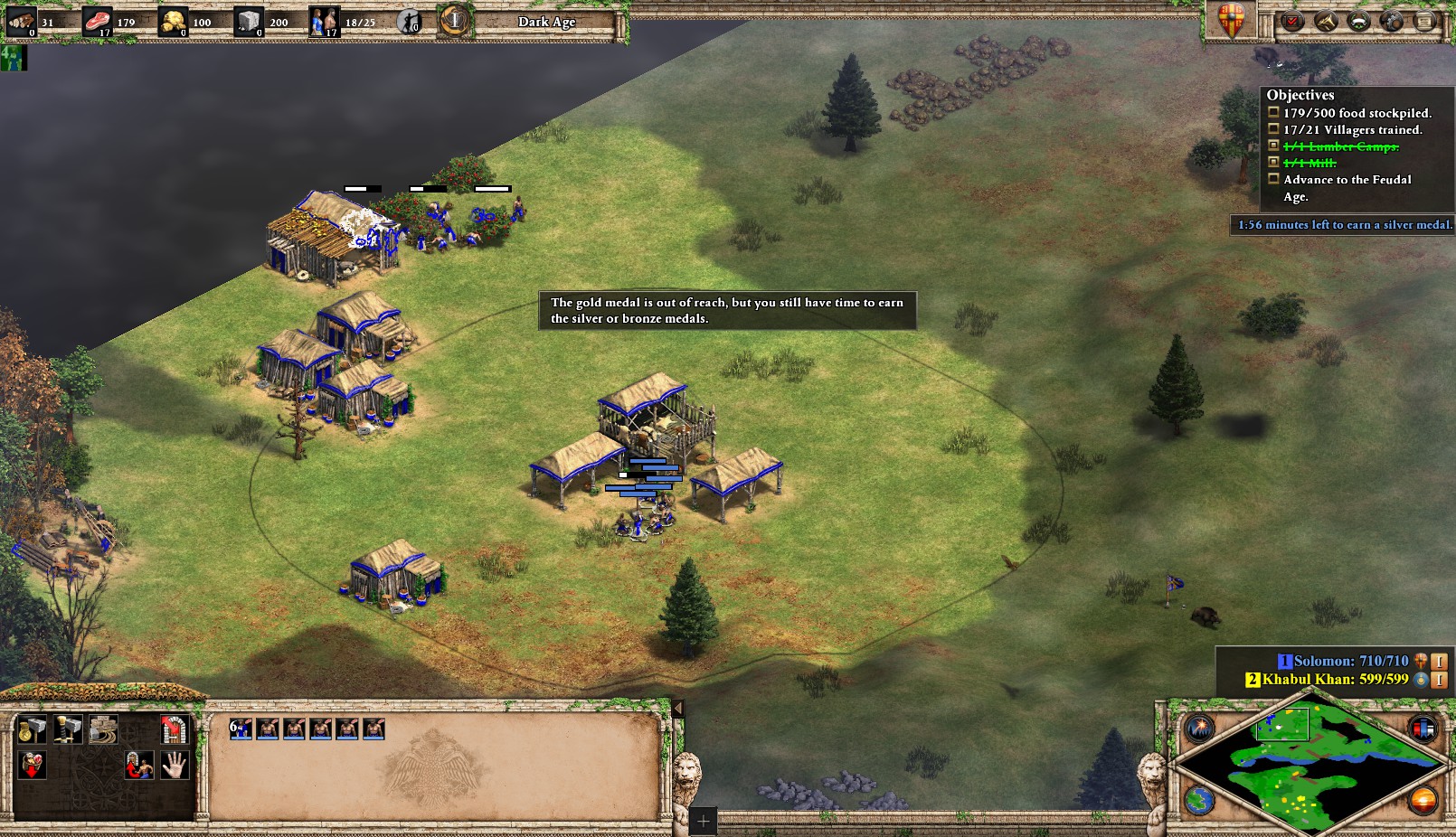
Task: Select the first villager portrait showing number 6
Action: [x=241, y=729]
